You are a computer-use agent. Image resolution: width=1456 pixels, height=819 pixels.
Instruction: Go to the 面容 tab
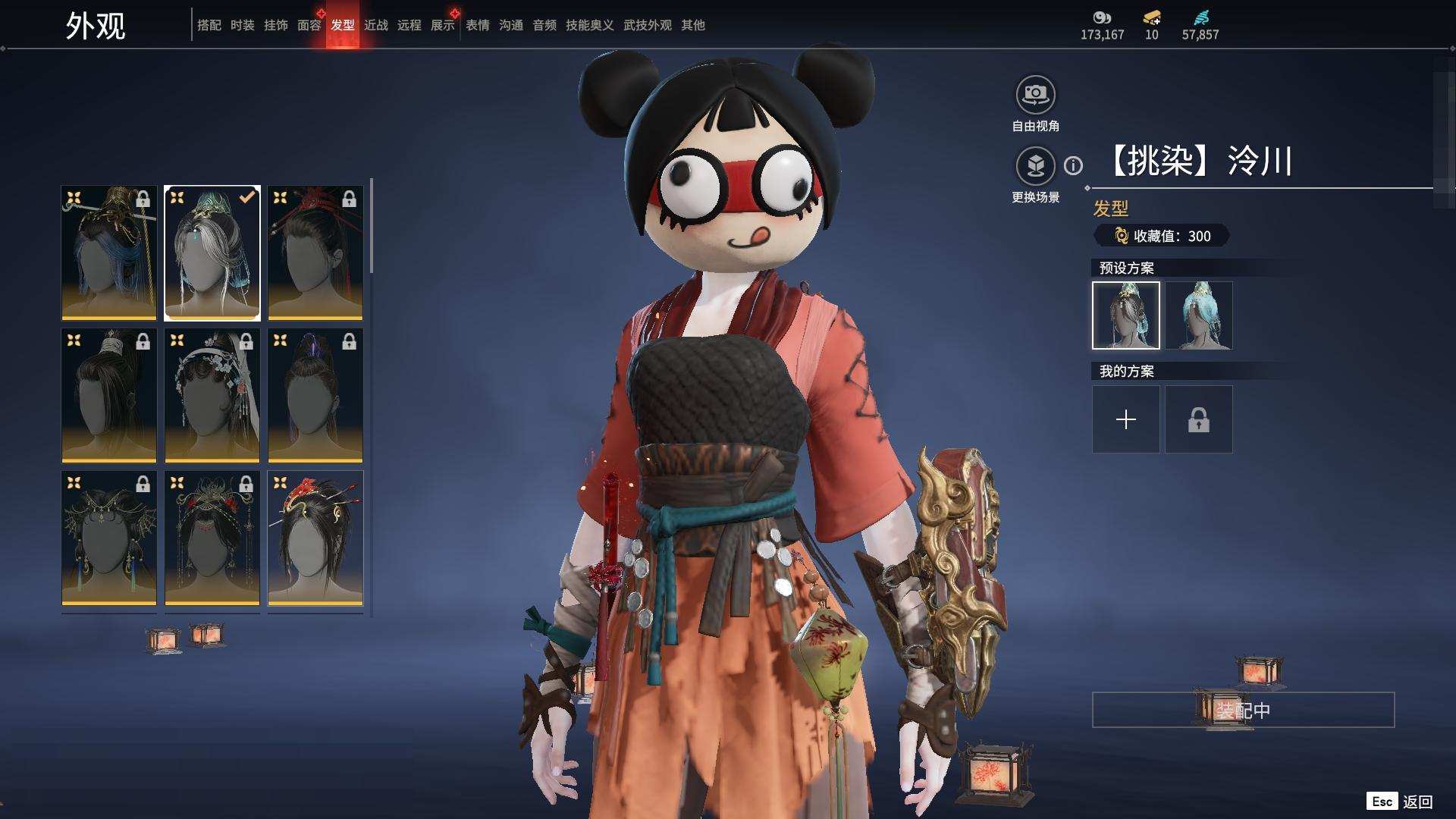coord(309,25)
